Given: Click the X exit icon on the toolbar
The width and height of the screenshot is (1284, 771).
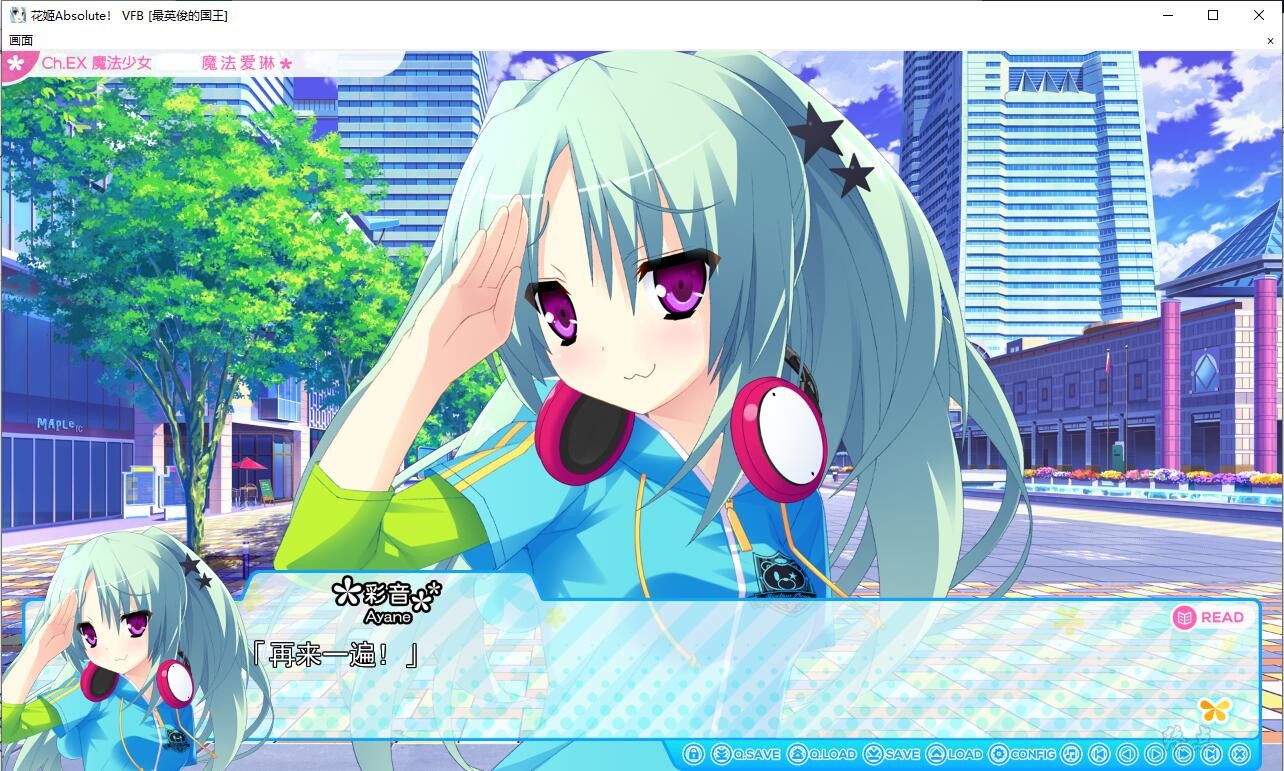Looking at the screenshot, I should (1238, 754).
